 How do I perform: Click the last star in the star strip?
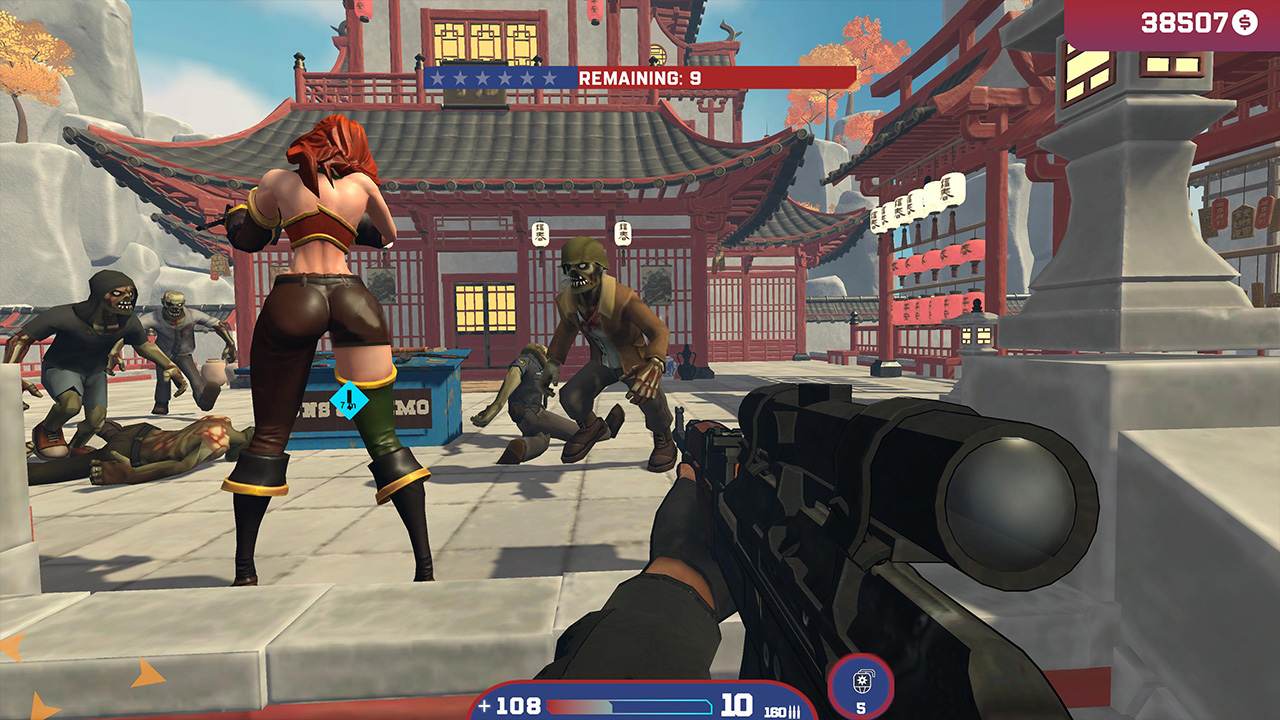(551, 77)
